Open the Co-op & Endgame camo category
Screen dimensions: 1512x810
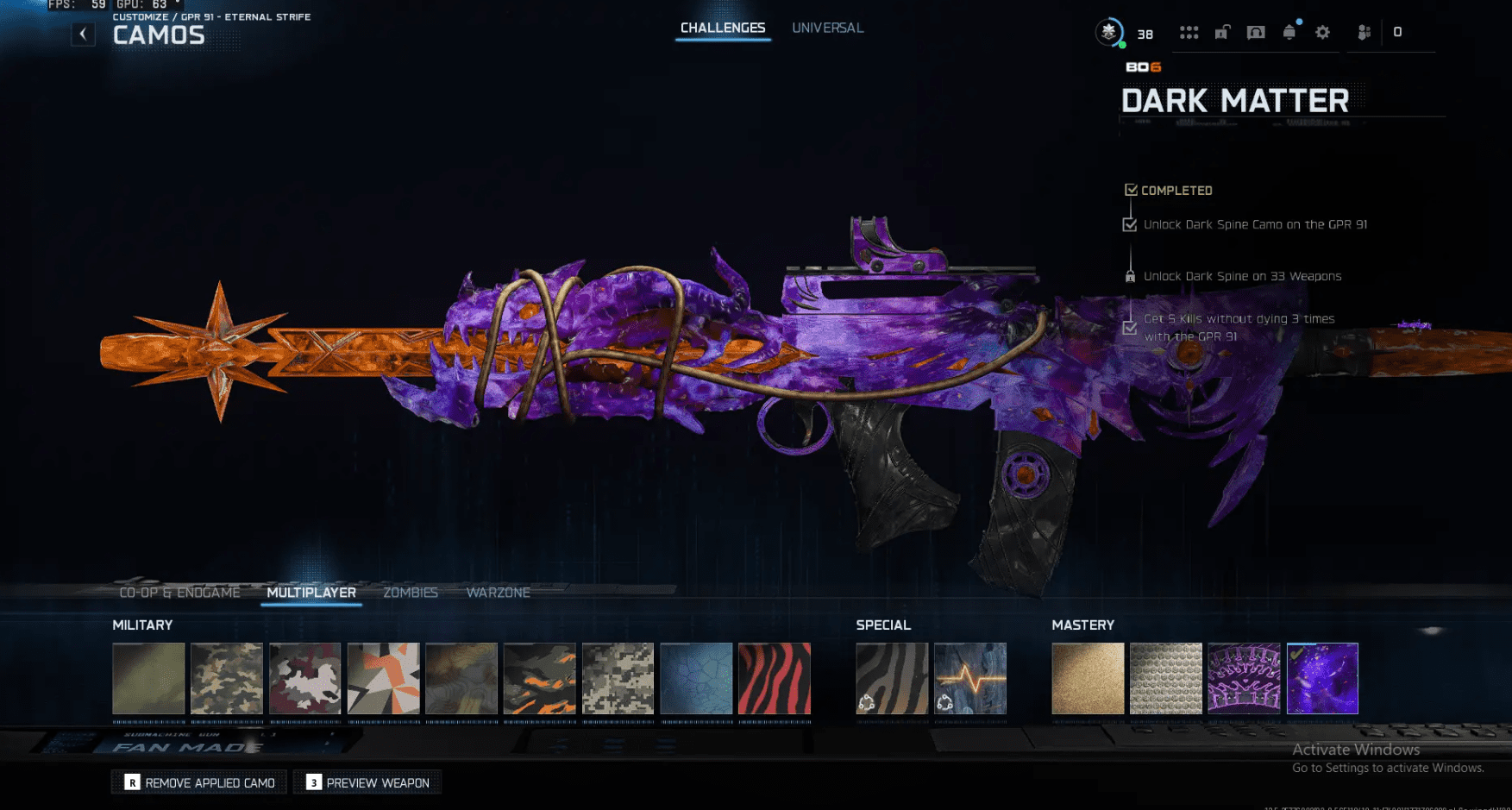pyautogui.click(x=179, y=593)
